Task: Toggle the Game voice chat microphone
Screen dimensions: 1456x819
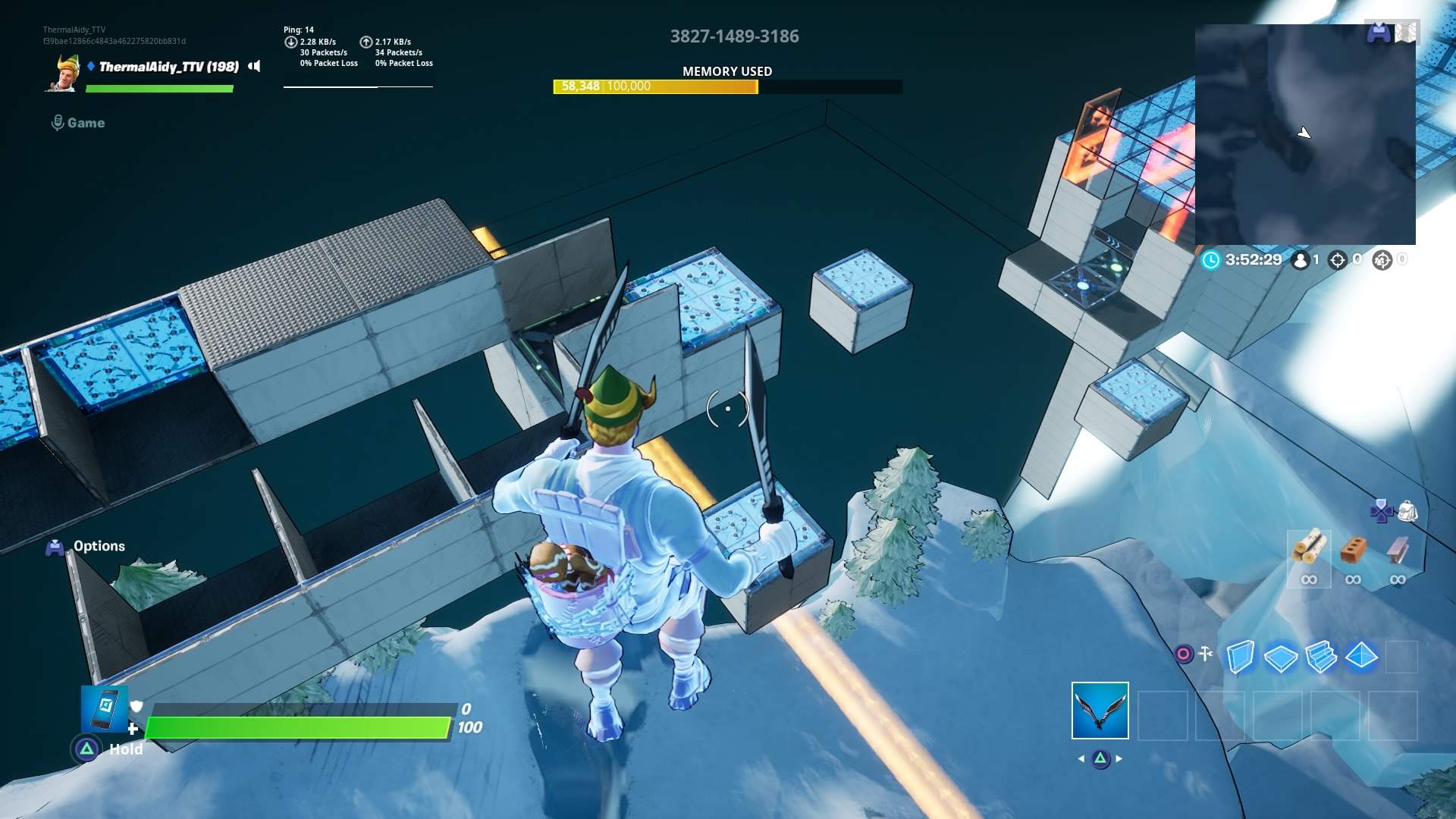Action: (x=58, y=123)
